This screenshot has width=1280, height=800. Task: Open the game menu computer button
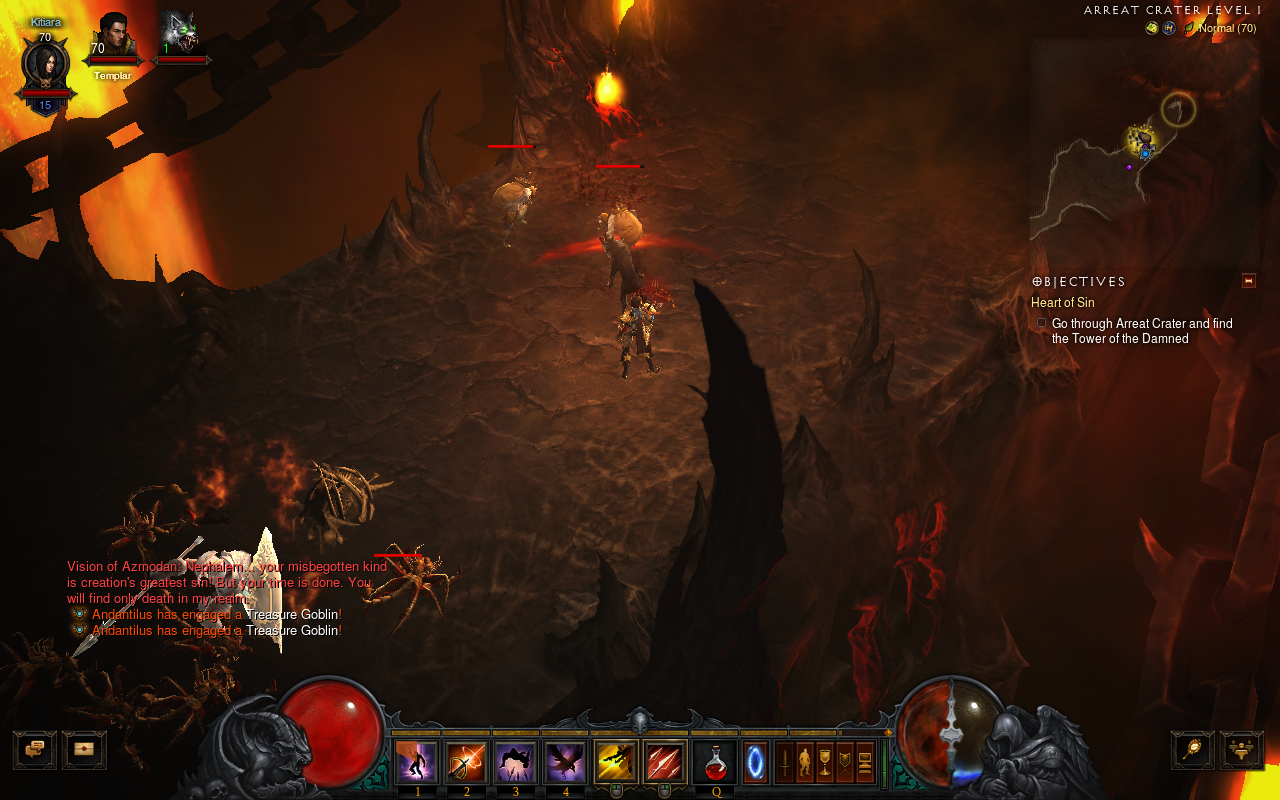point(865,762)
